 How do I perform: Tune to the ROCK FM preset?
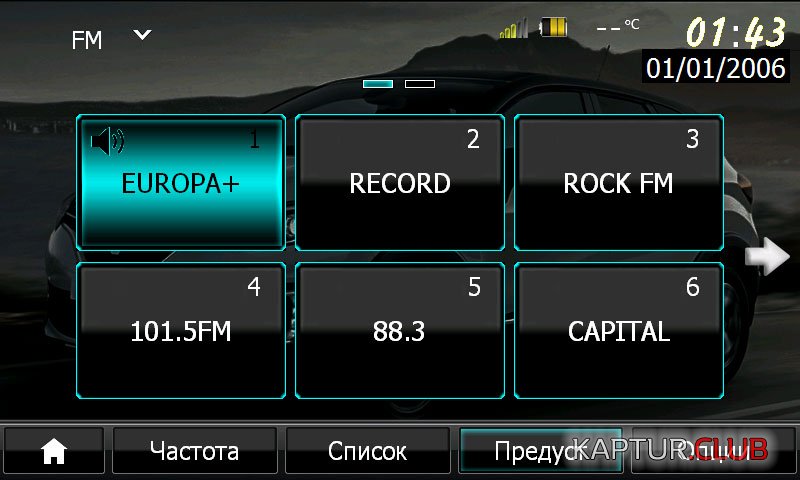[x=618, y=183]
